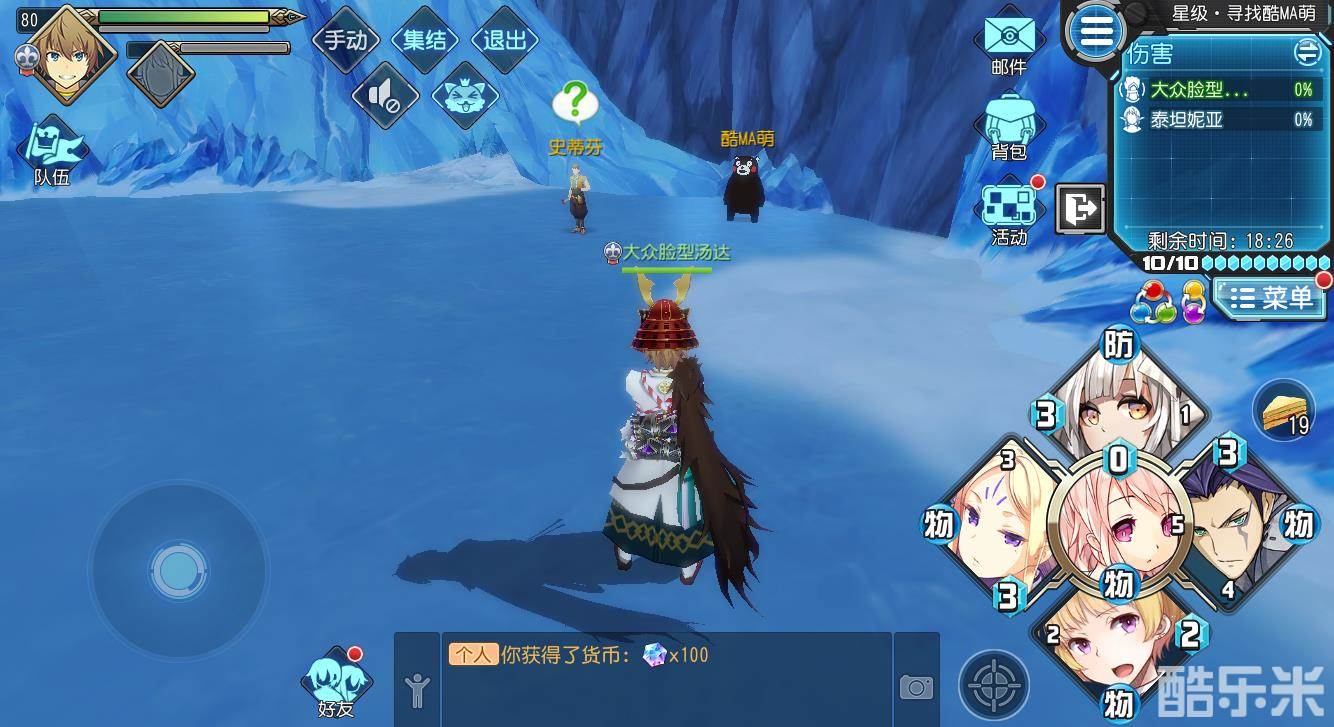The width and height of the screenshot is (1334, 727).
Task: Open the 队伍 team panel
Action: (x=52, y=152)
